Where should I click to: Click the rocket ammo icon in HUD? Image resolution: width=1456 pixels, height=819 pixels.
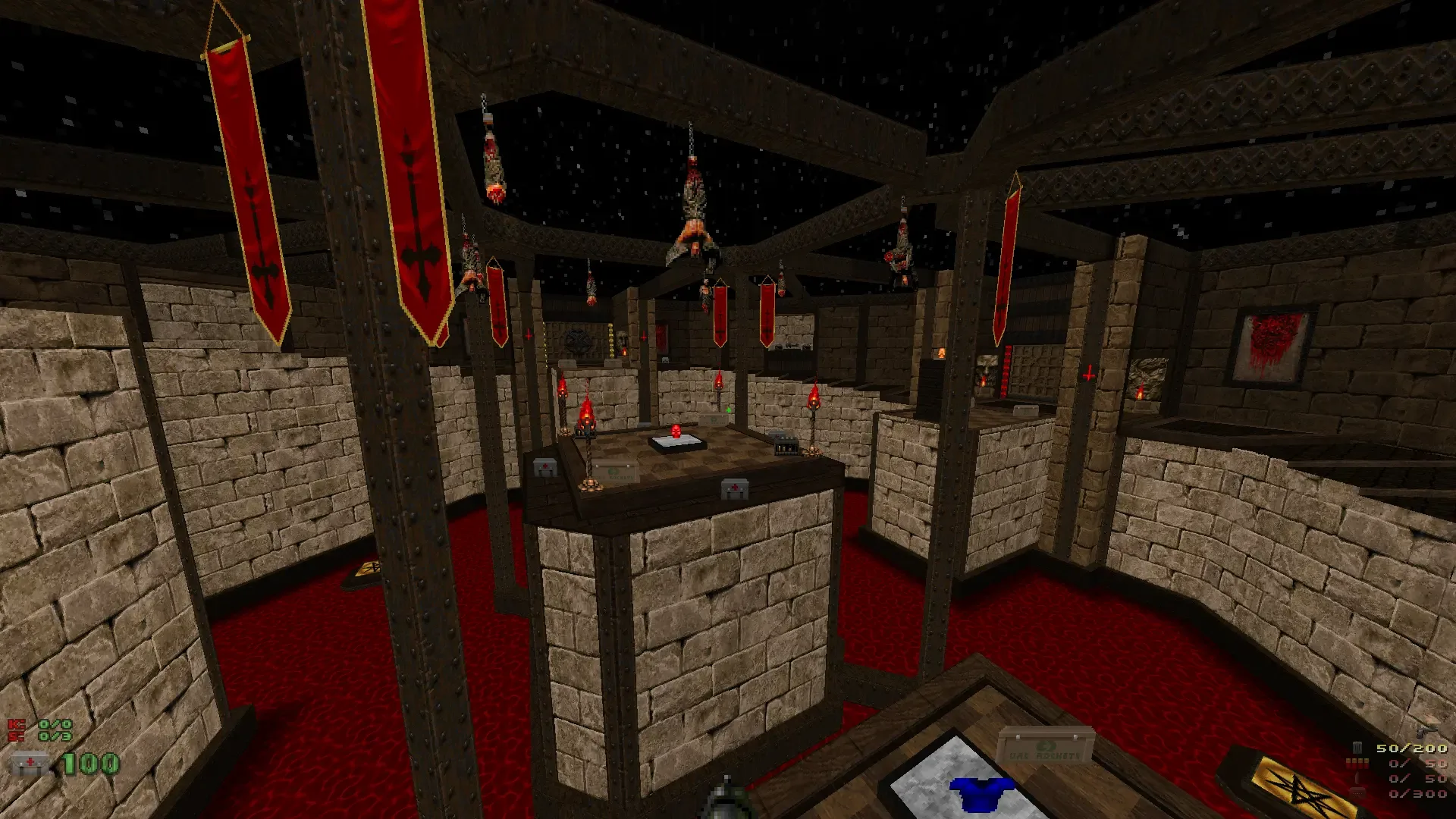click(1357, 779)
